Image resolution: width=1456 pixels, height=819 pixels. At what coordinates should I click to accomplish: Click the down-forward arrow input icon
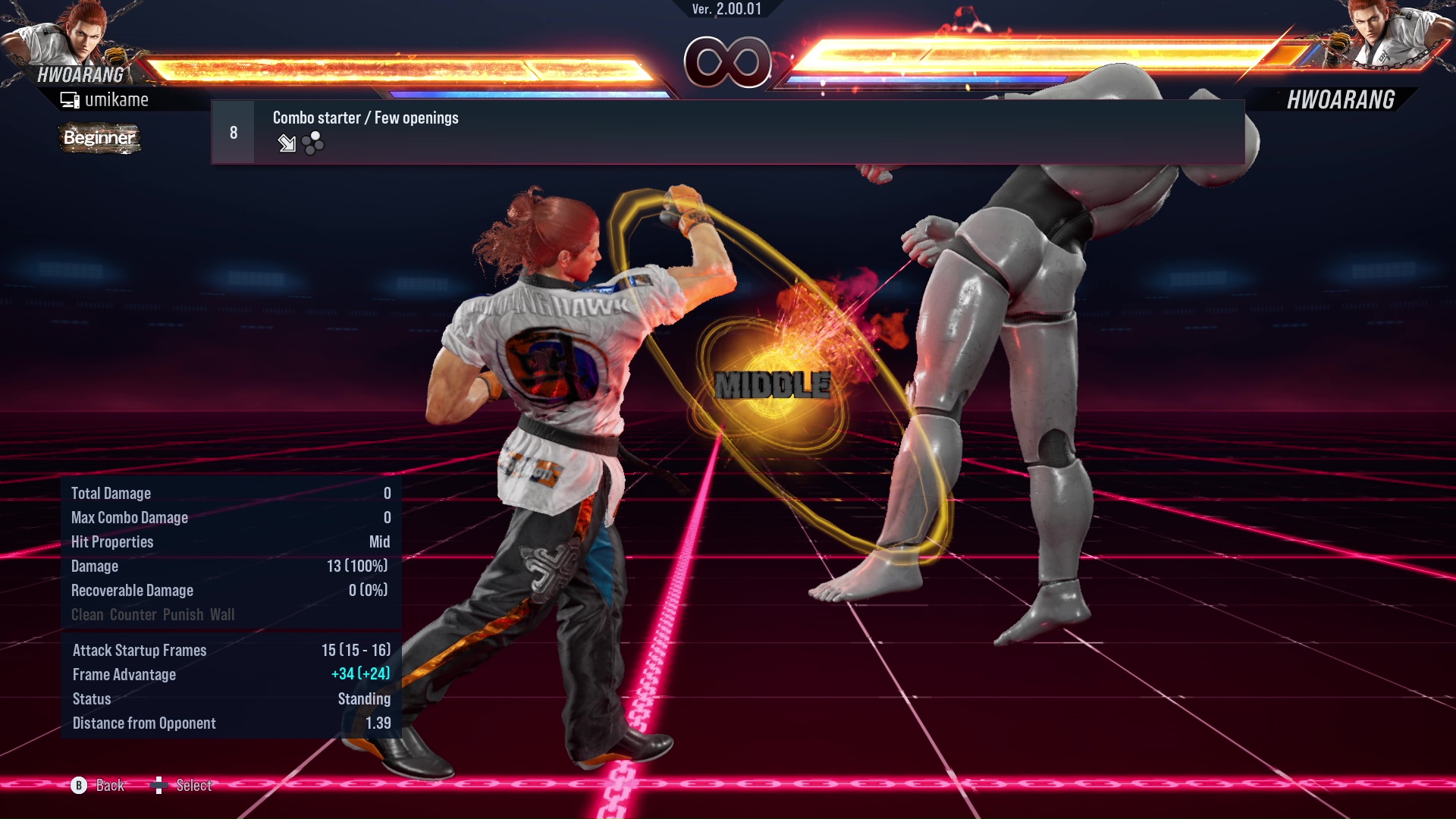[x=287, y=144]
